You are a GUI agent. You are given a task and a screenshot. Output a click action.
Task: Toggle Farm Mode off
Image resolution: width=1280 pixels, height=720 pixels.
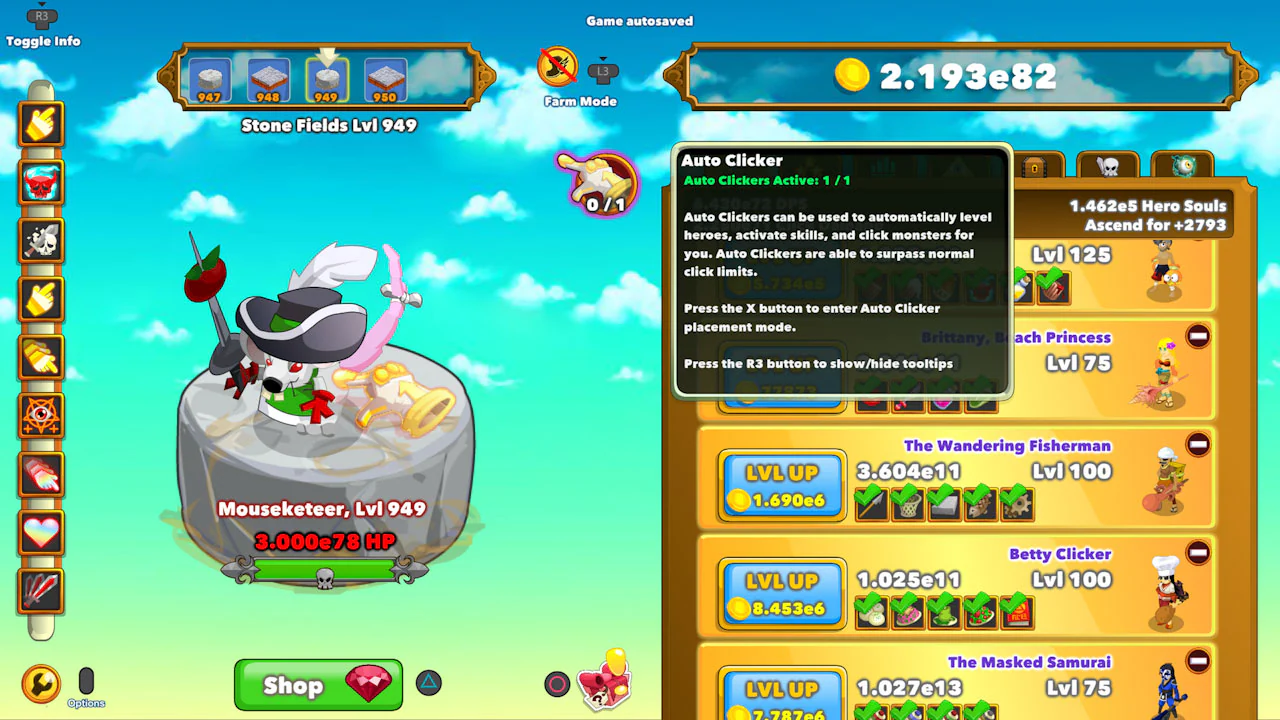(557, 67)
